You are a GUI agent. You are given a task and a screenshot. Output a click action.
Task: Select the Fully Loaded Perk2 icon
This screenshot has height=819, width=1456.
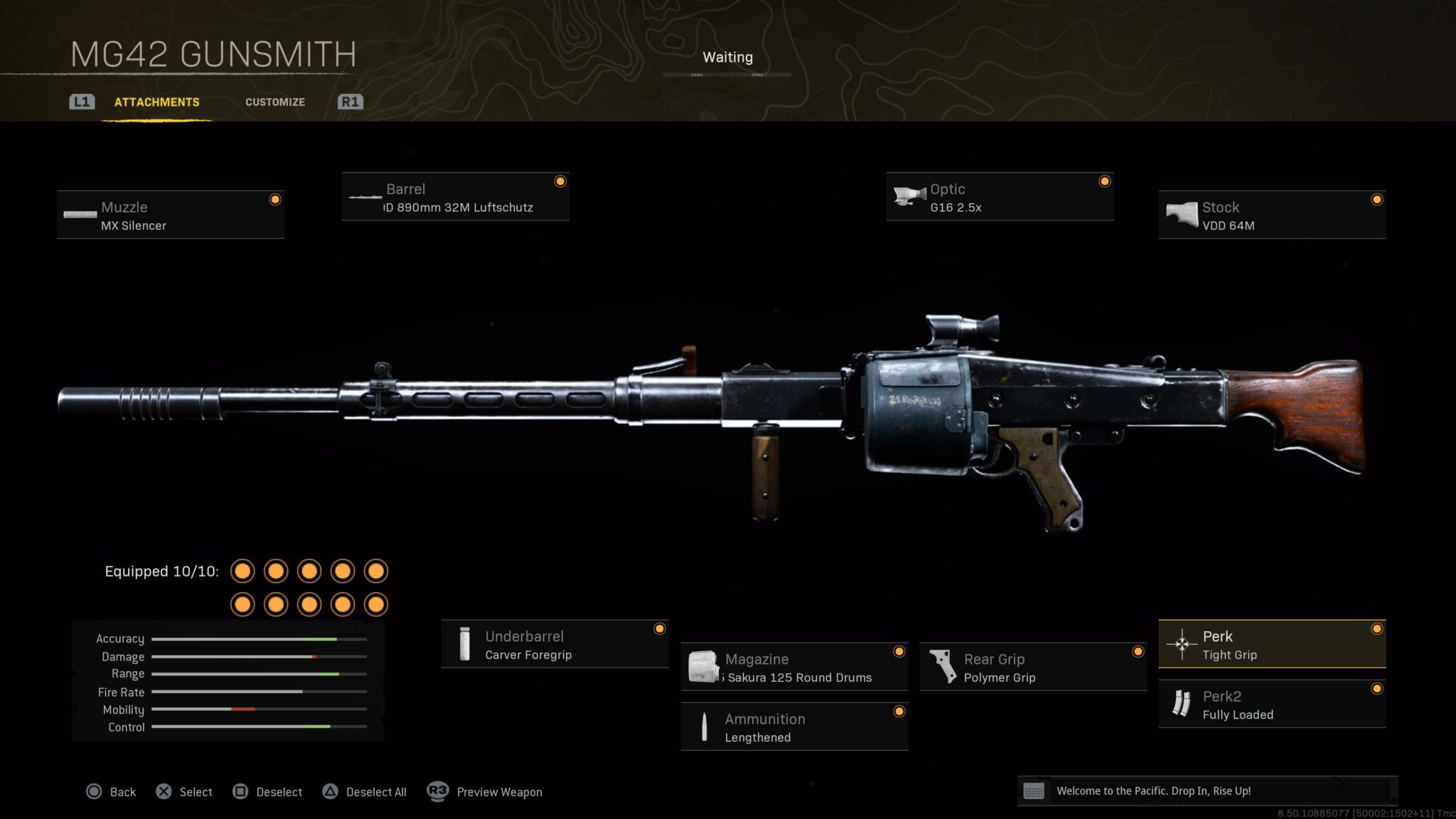(1182, 704)
